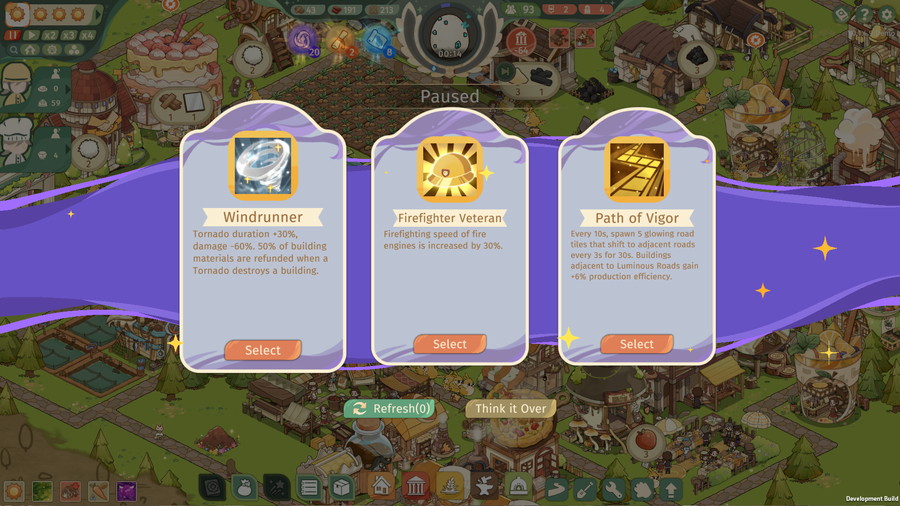The height and width of the screenshot is (506, 900).
Task: Set game speed to x3
Action: click(69, 34)
